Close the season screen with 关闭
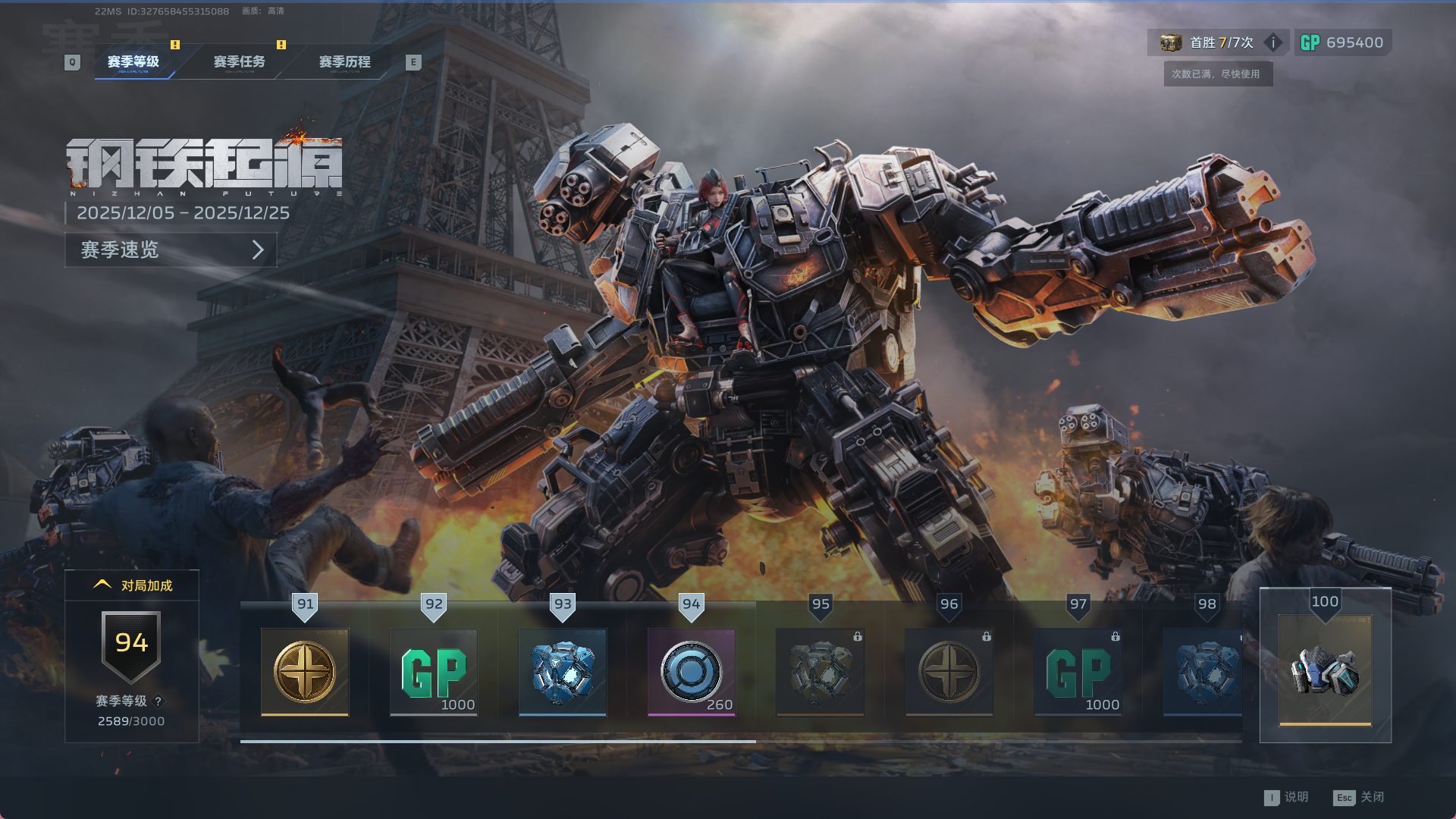The width and height of the screenshot is (1456, 819). [x=1360, y=797]
